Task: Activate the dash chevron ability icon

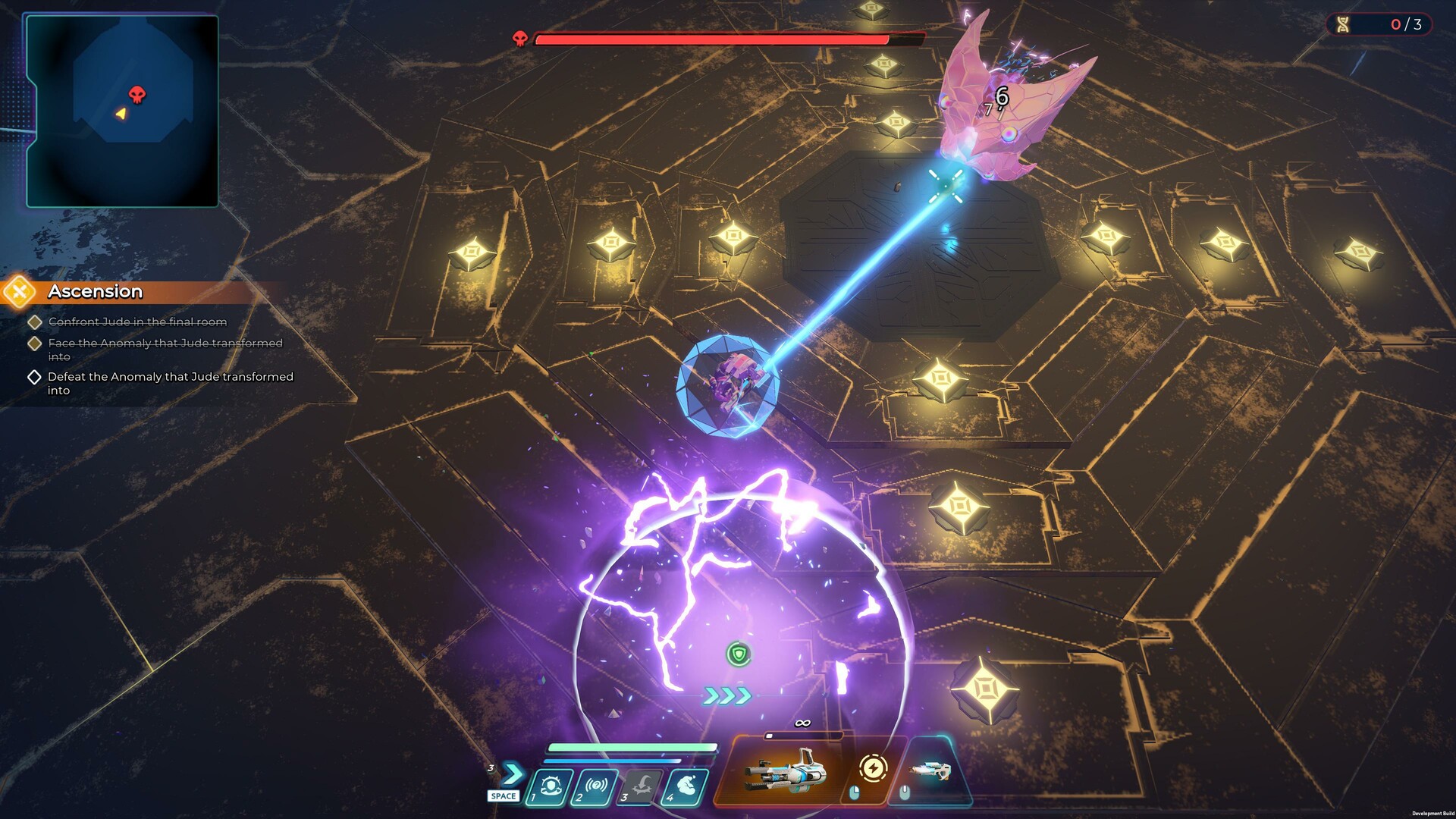Action: pyautogui.click(x=513, y=774)
